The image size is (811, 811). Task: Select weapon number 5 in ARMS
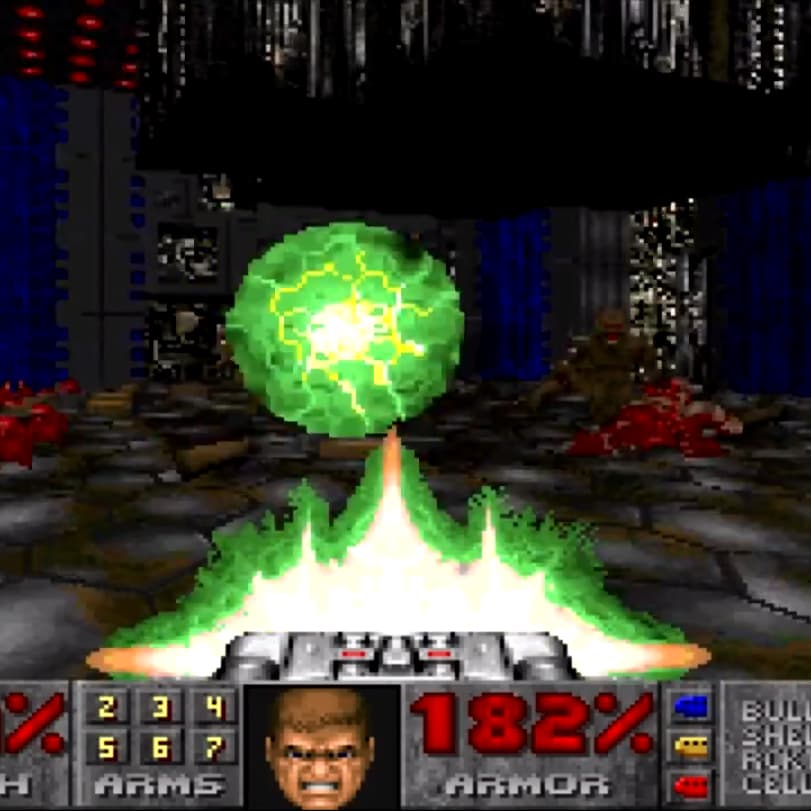click(x=106, y=747)
